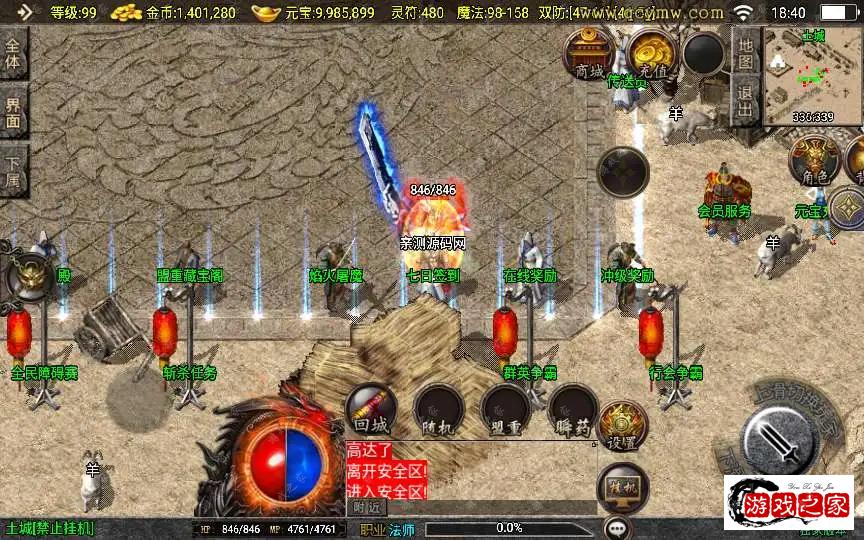The image size is (864, 540).
Task: Tap the 地图 map button
Action: [745, 47]
